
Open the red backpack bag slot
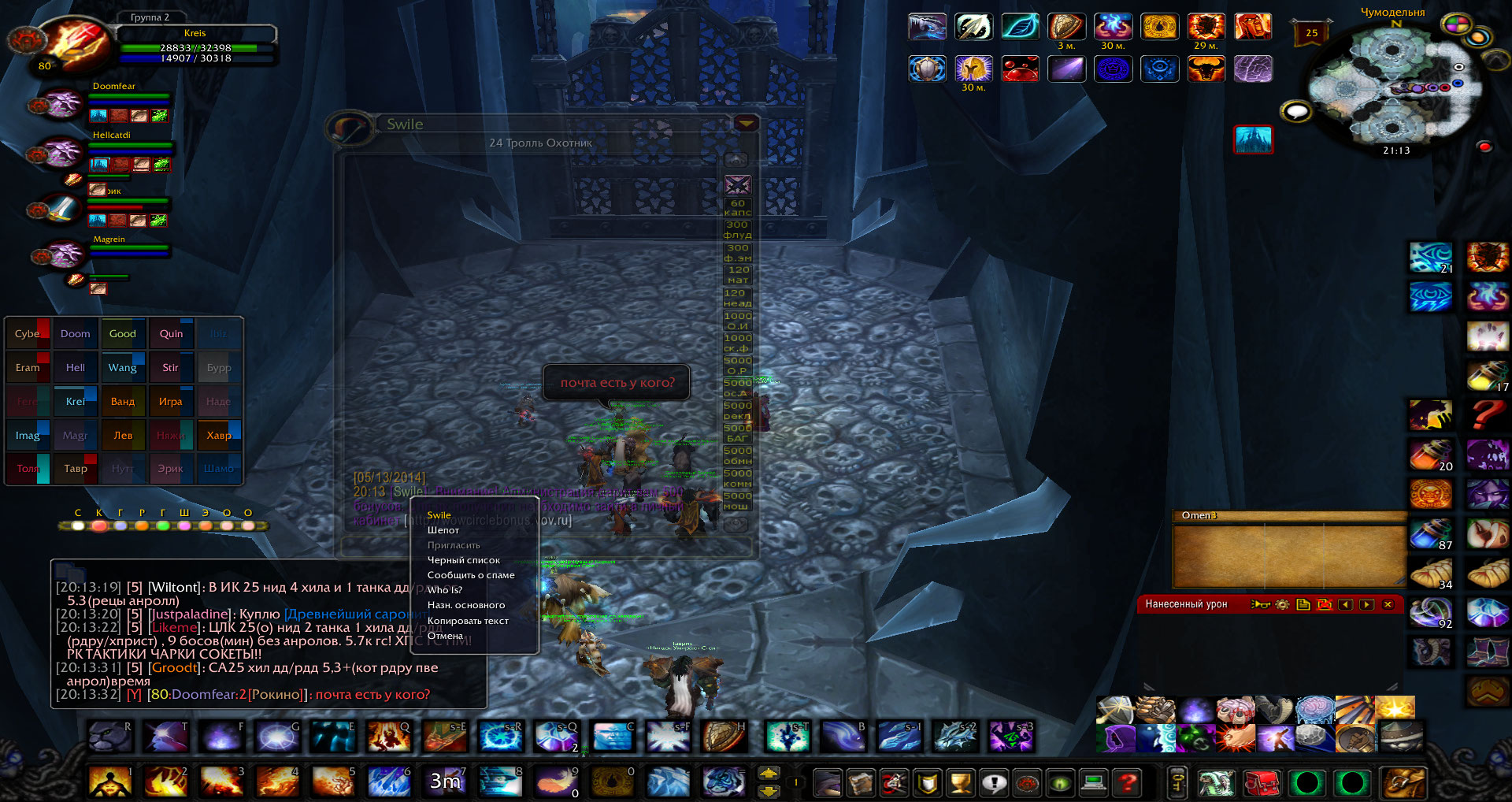click(x=1262, y=783)
